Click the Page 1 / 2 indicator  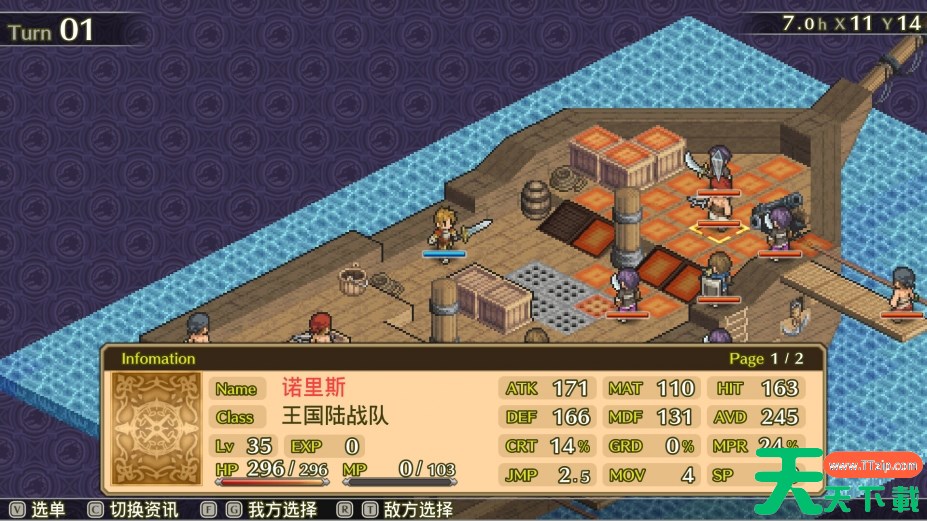(766, 358)
